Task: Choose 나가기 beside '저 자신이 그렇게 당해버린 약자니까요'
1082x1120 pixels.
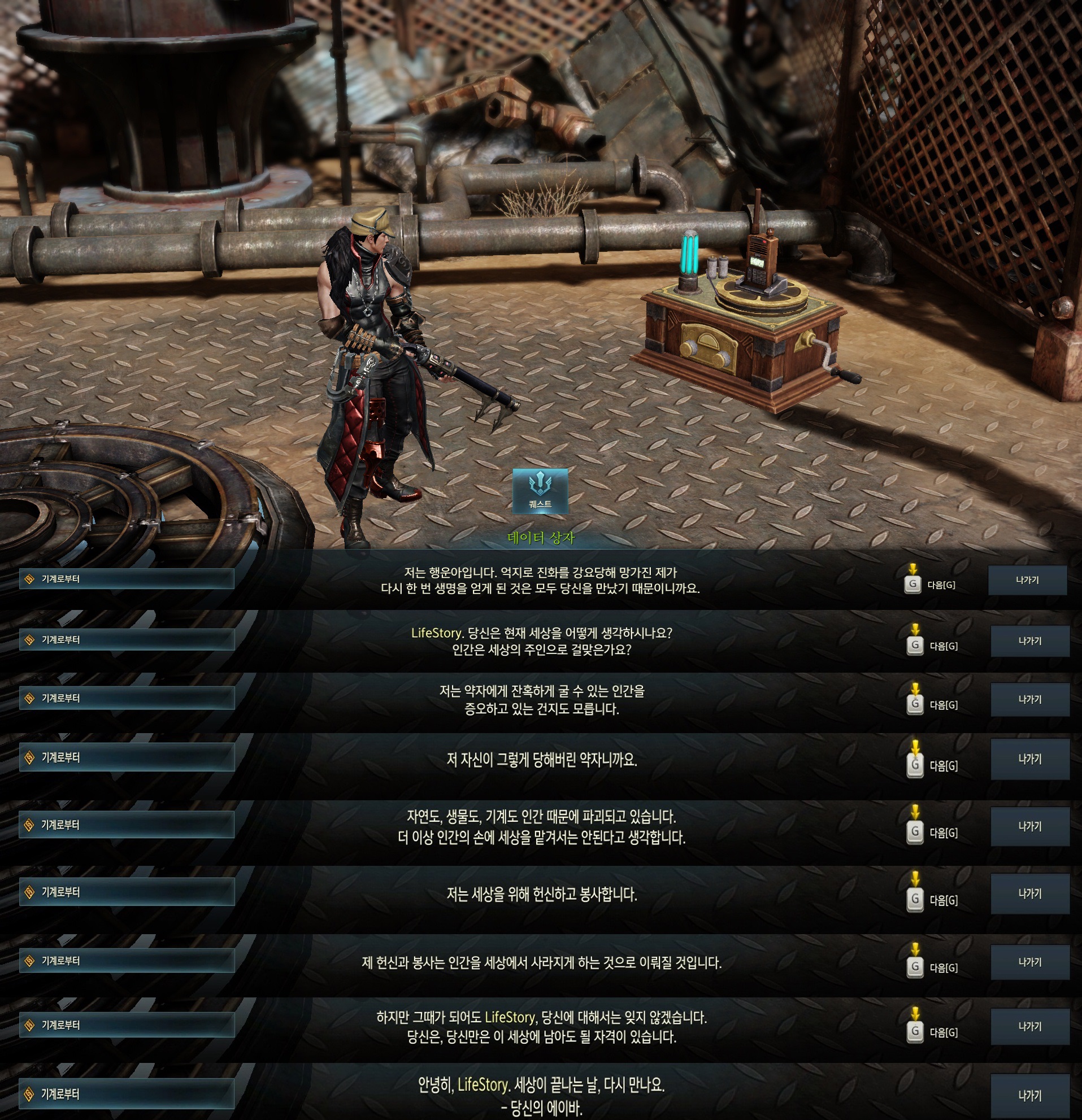Action: point(1029,759)
